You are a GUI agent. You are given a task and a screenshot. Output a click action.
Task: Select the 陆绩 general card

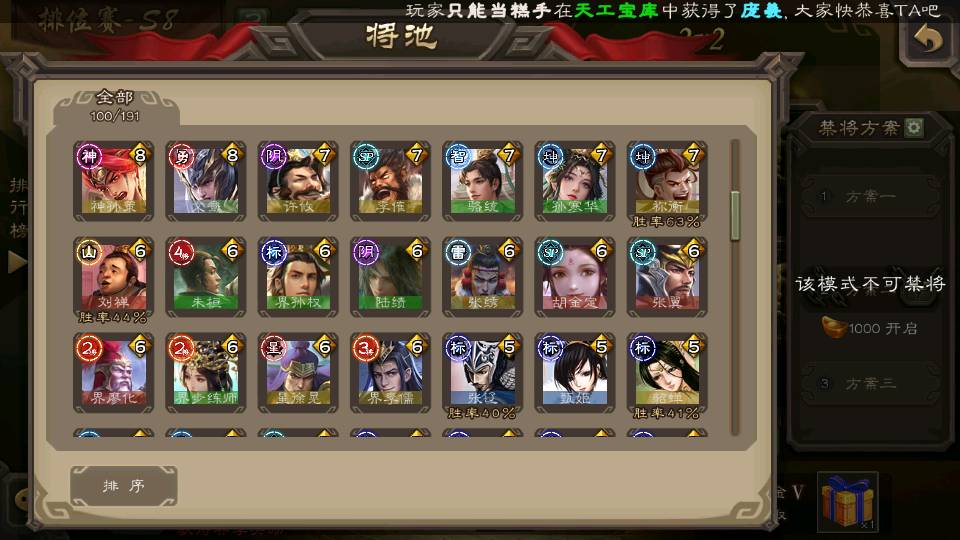click(x=389, y=276)
